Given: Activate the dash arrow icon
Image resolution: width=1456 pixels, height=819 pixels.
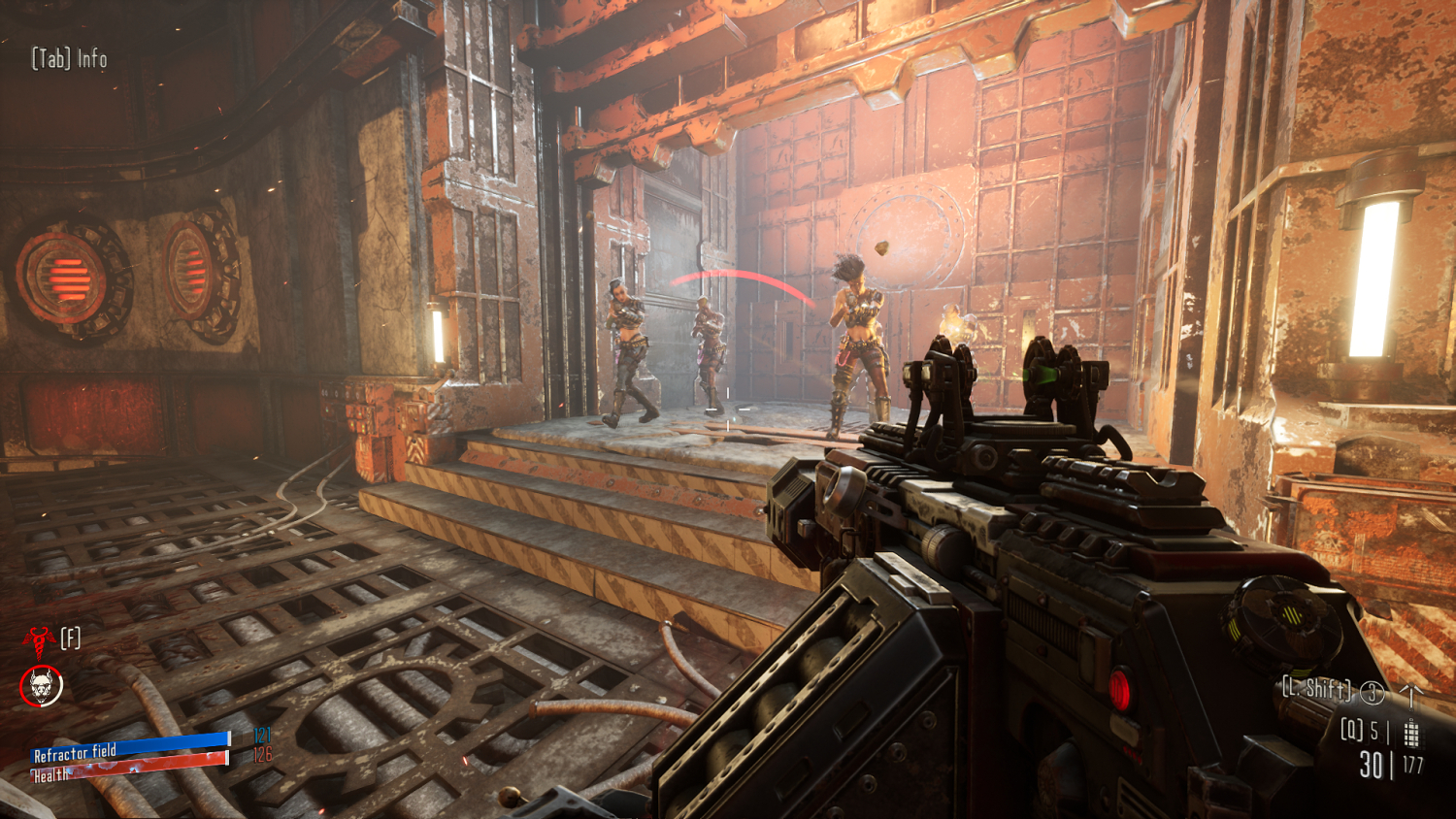Looking at the screenshot, I should pyautogui.click(x=1410, y=693).
